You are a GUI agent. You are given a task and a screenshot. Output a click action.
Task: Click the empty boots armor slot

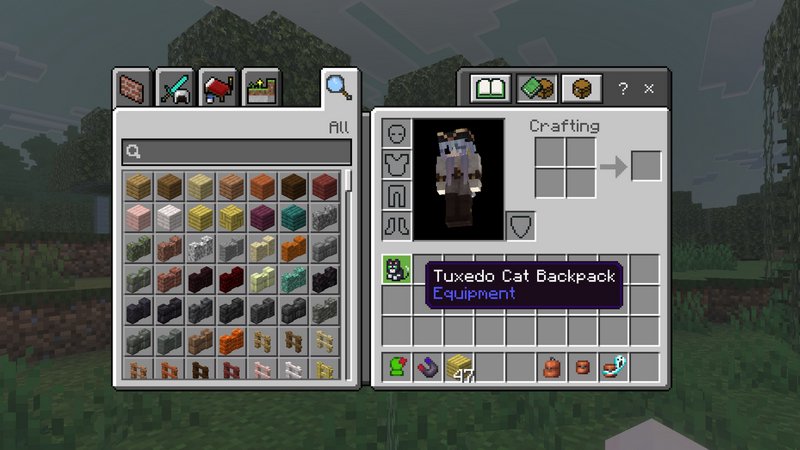396,225
